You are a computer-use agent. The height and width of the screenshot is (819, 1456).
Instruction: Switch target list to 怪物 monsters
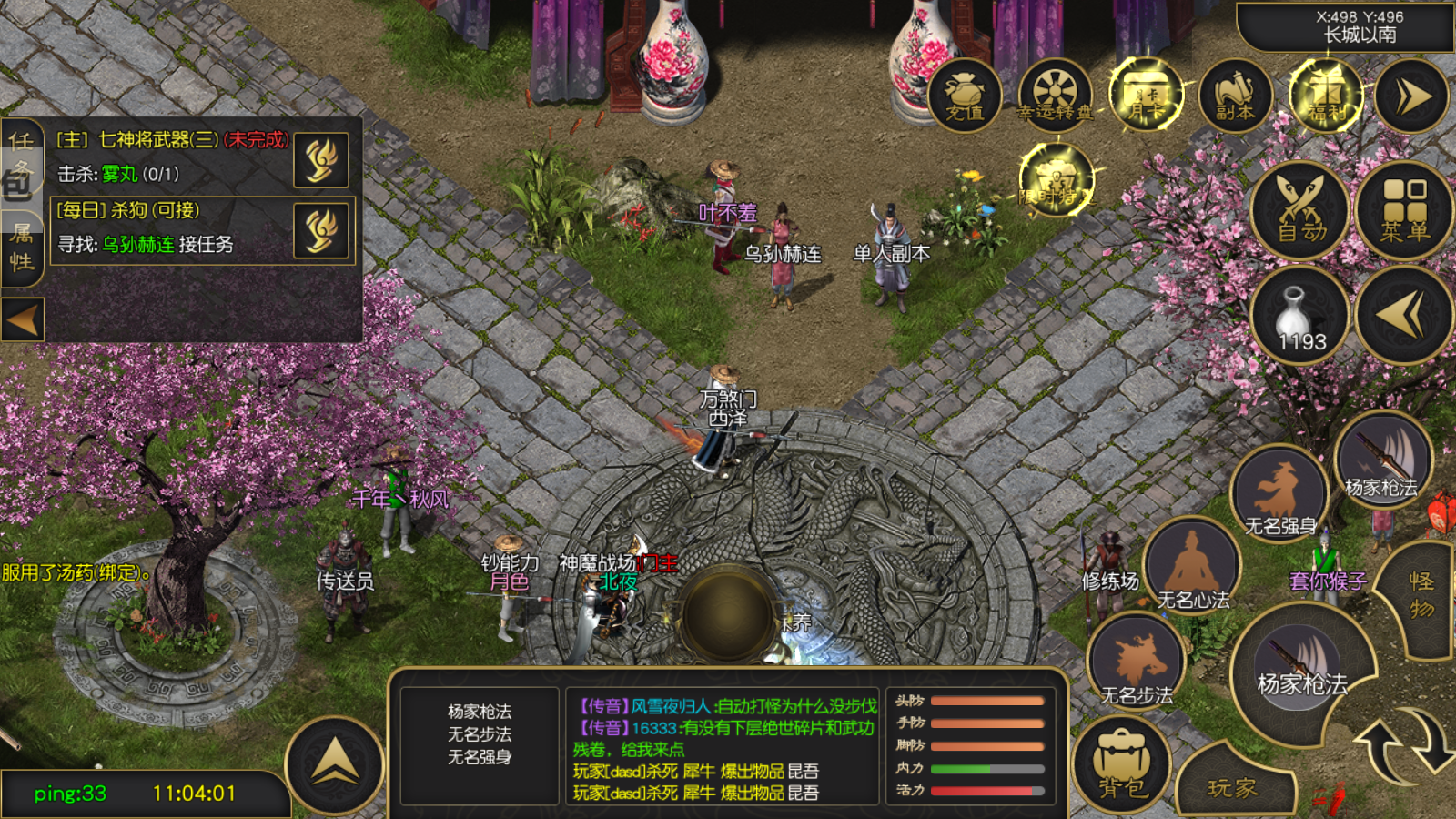(1421, 595)
